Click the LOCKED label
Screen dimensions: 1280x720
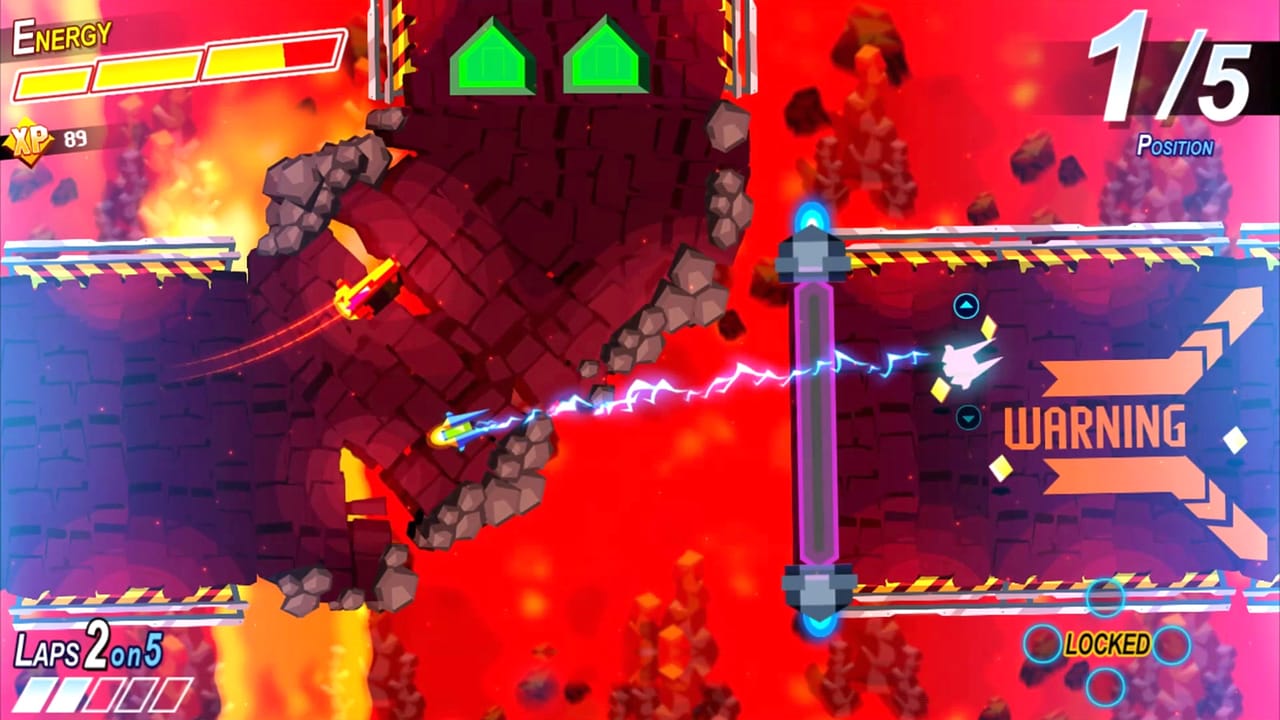coord(1108,643)
